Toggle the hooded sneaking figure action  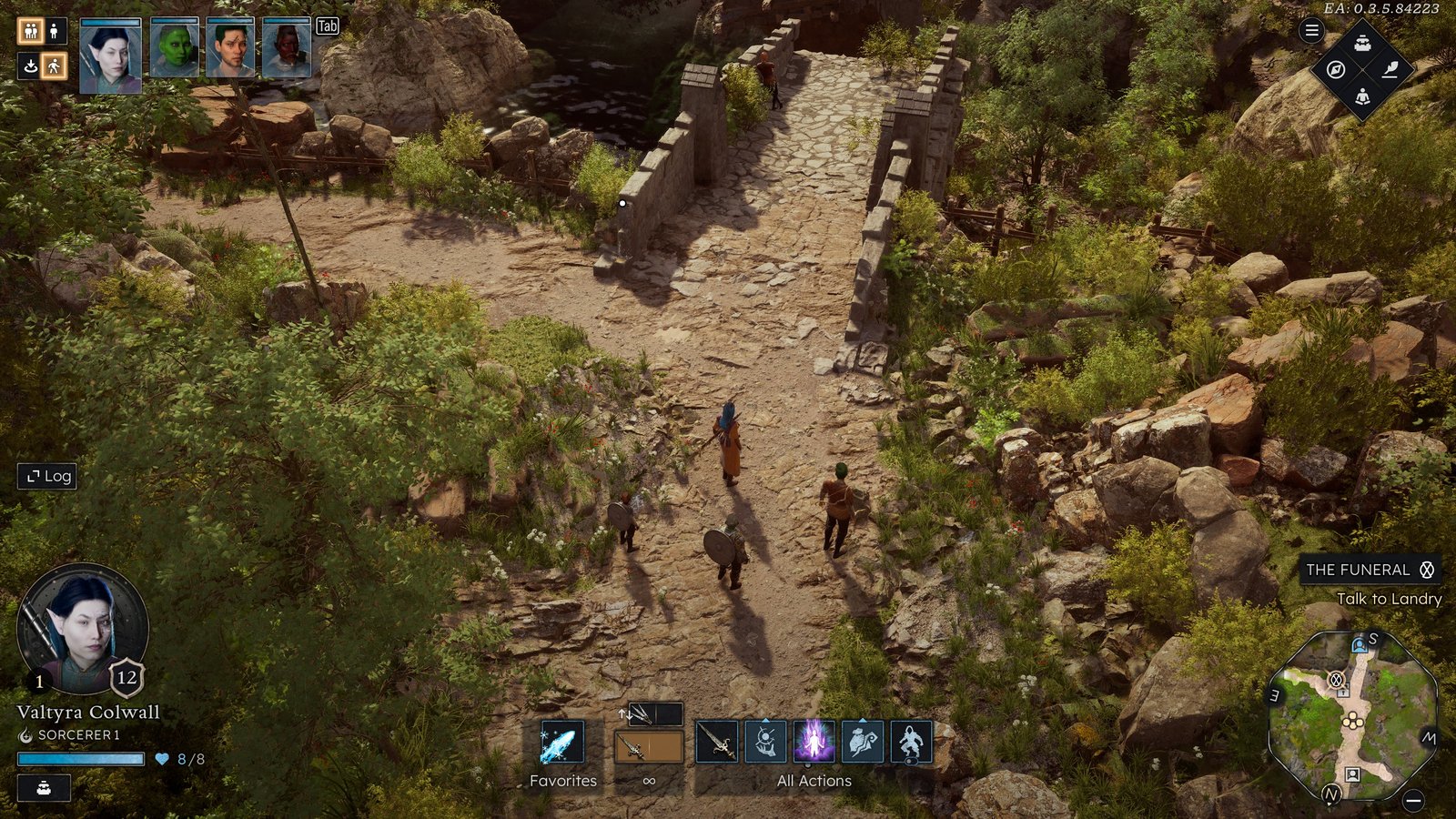click(911, 742)
